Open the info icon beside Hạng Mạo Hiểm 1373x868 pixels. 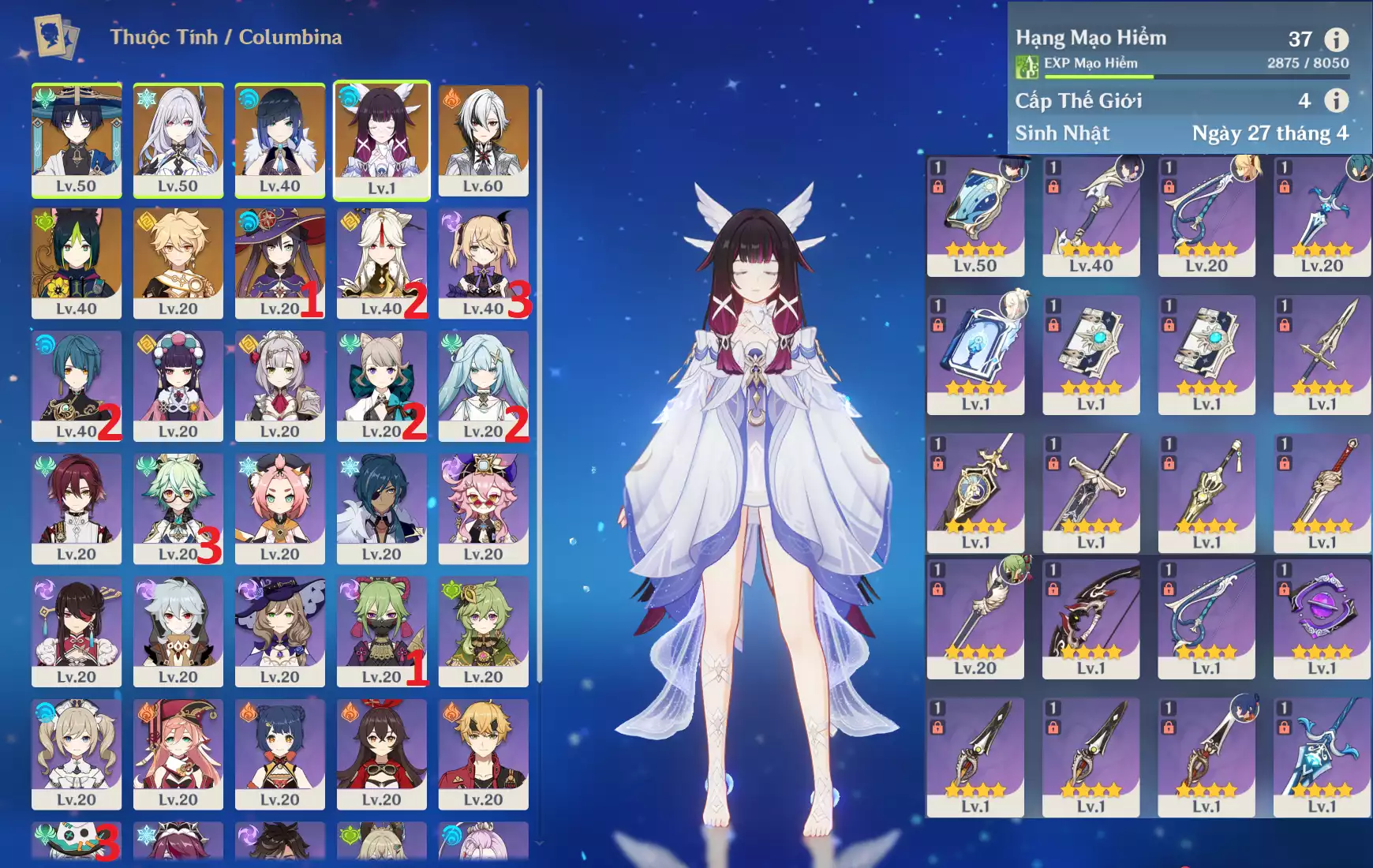click(1336, 39)
